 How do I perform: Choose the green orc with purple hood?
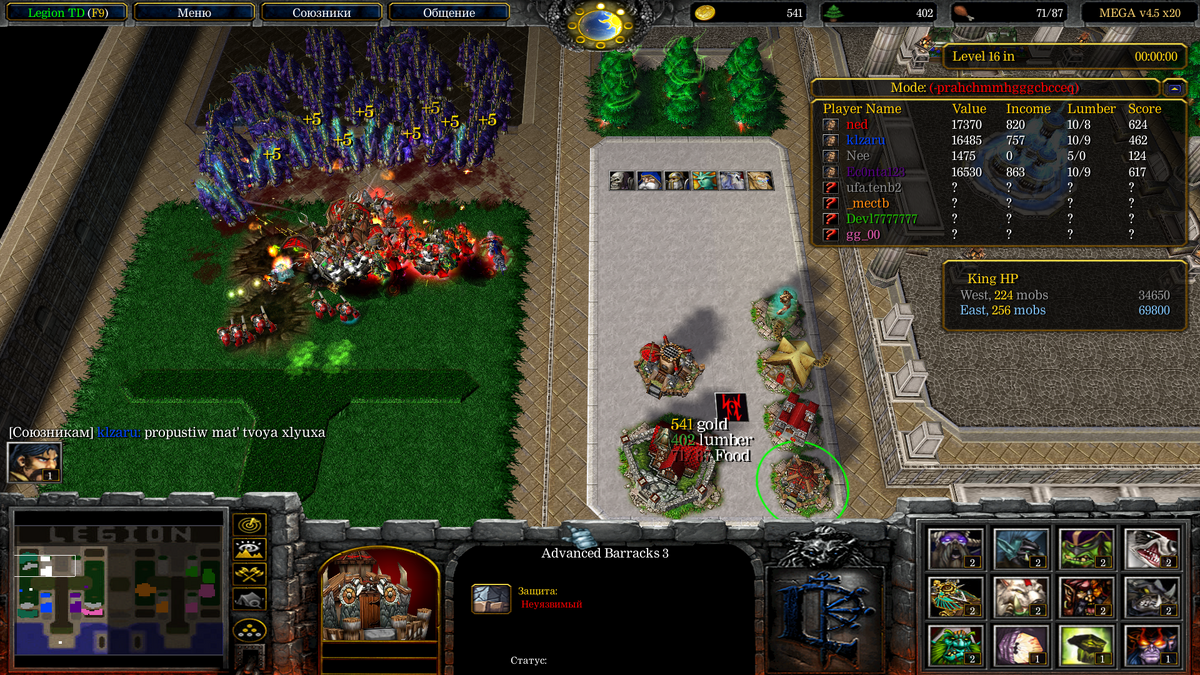(1086, 549)
